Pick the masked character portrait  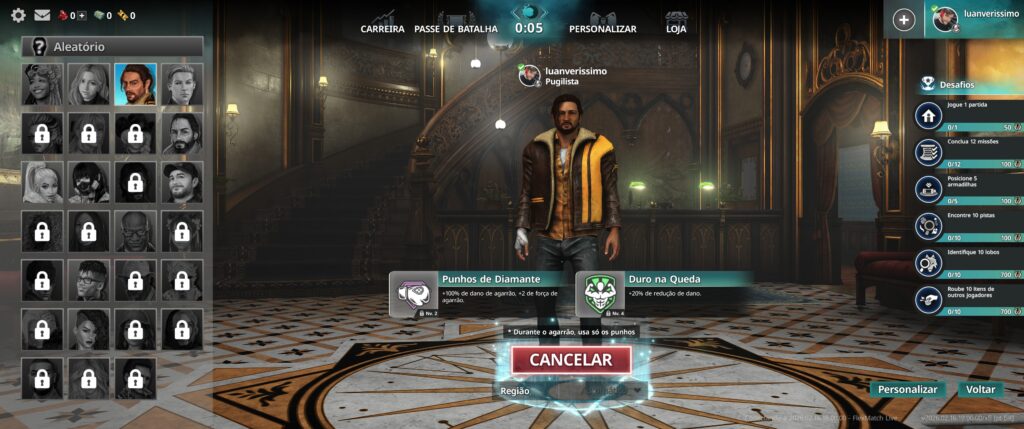(89, 183)
